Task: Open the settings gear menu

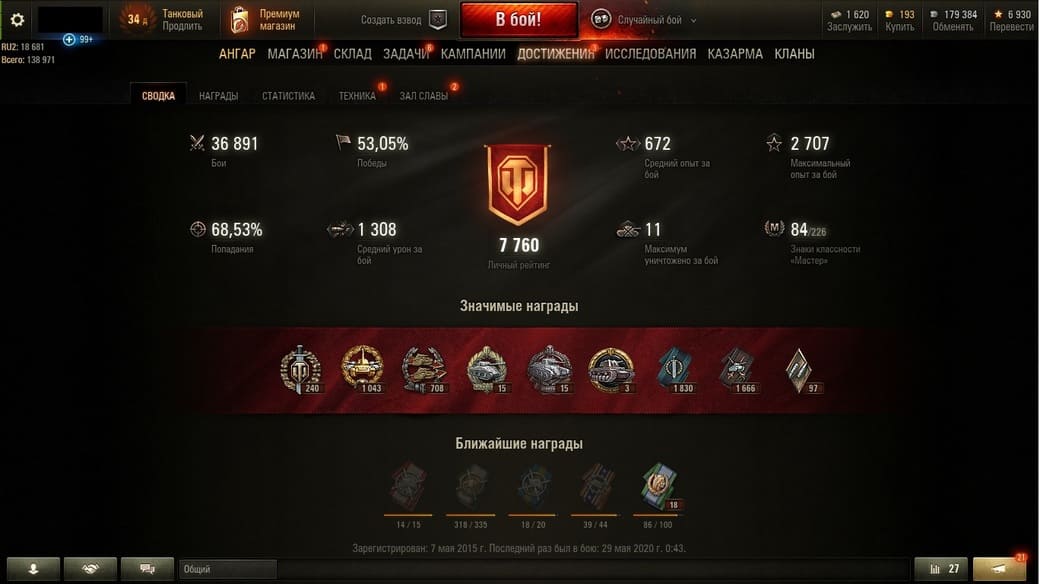Action: 17,20
